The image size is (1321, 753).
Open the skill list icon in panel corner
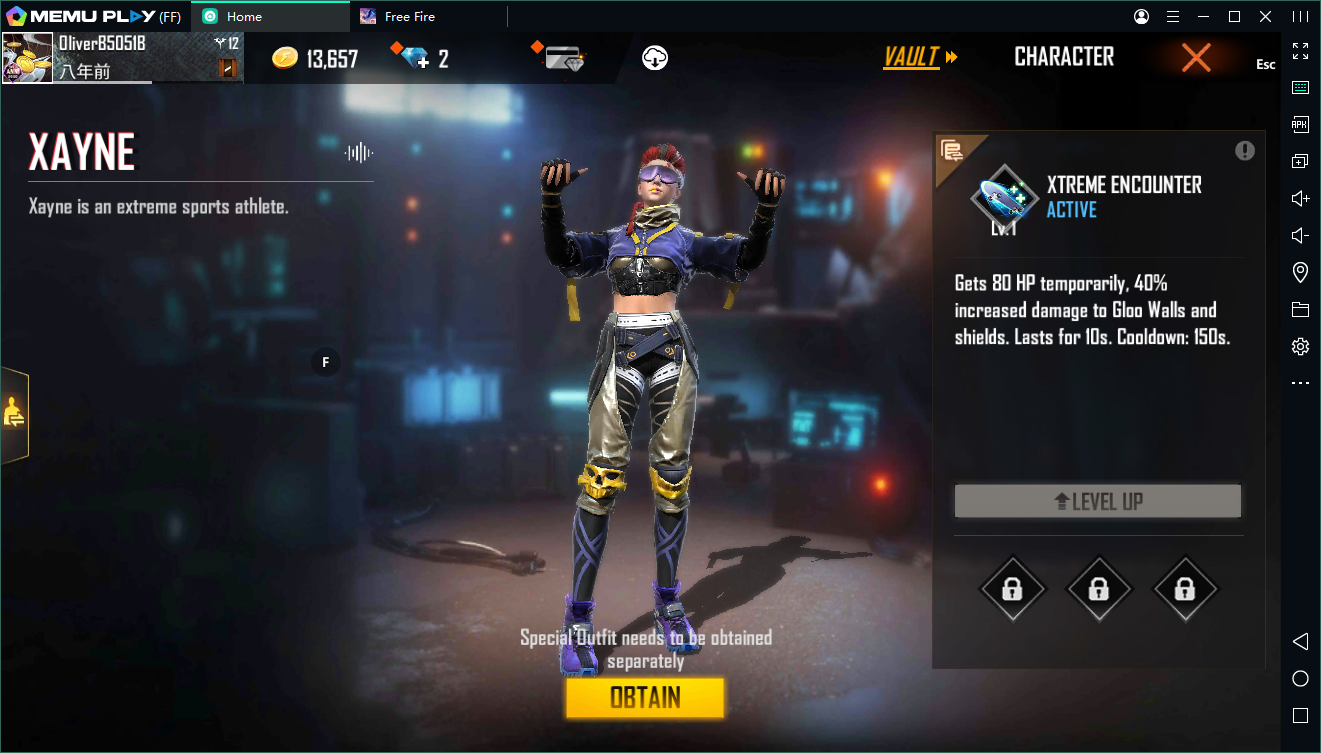pyautogui.click(x=952, y=152)
